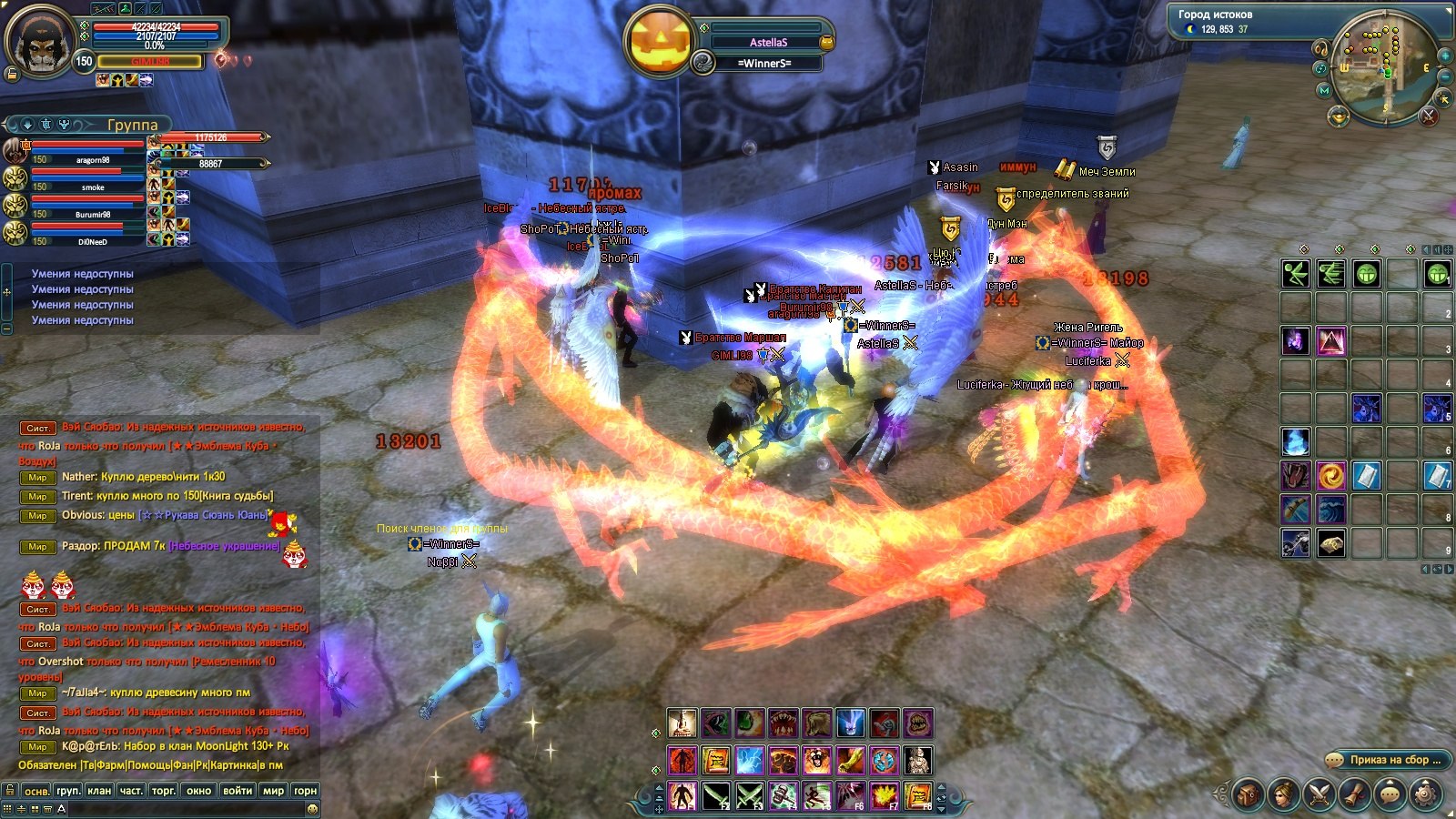Click your own character portrait

pyautogui.click(x=40, y=41)
